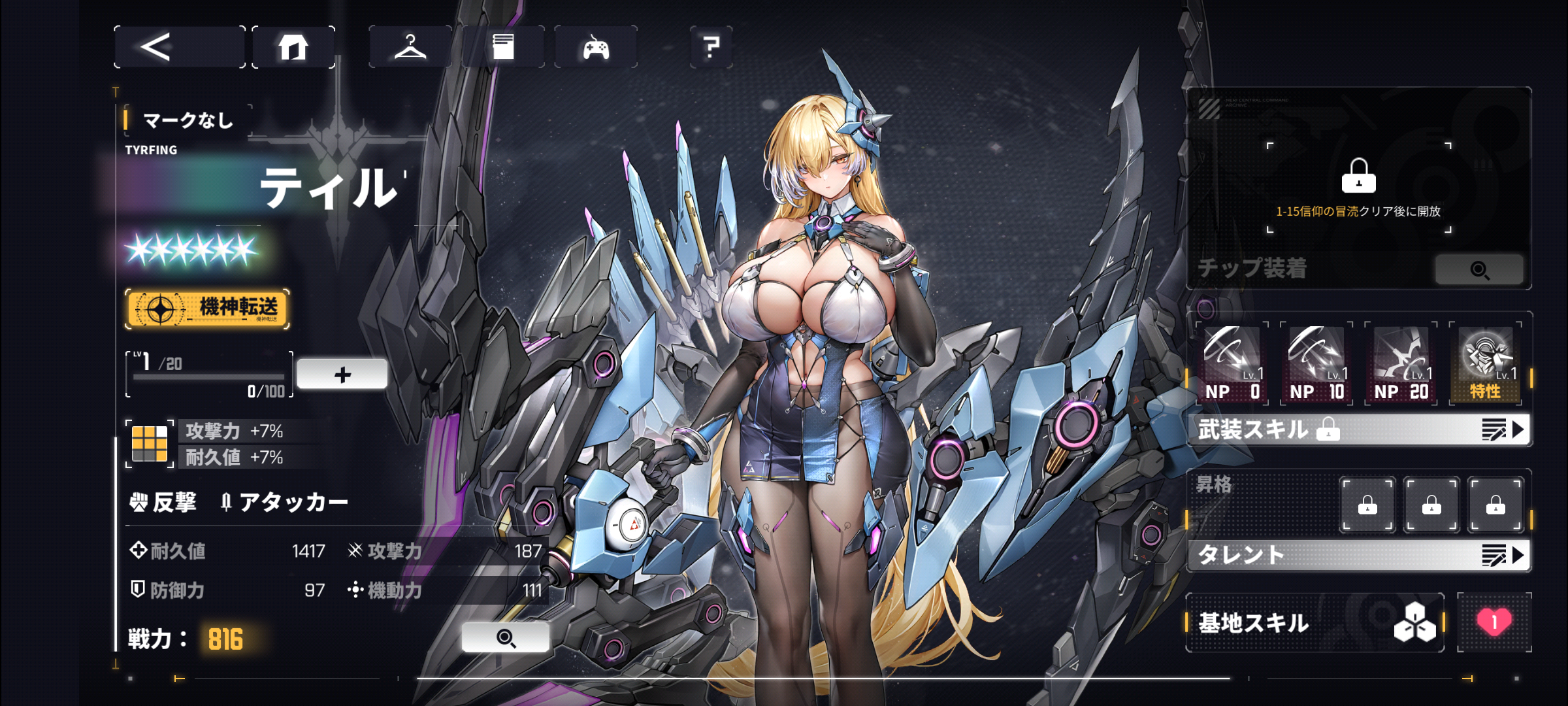The width and height of the screenshot is (1568, 706).
Task: View the 特性 trait icon
Action: (1486, 363)
